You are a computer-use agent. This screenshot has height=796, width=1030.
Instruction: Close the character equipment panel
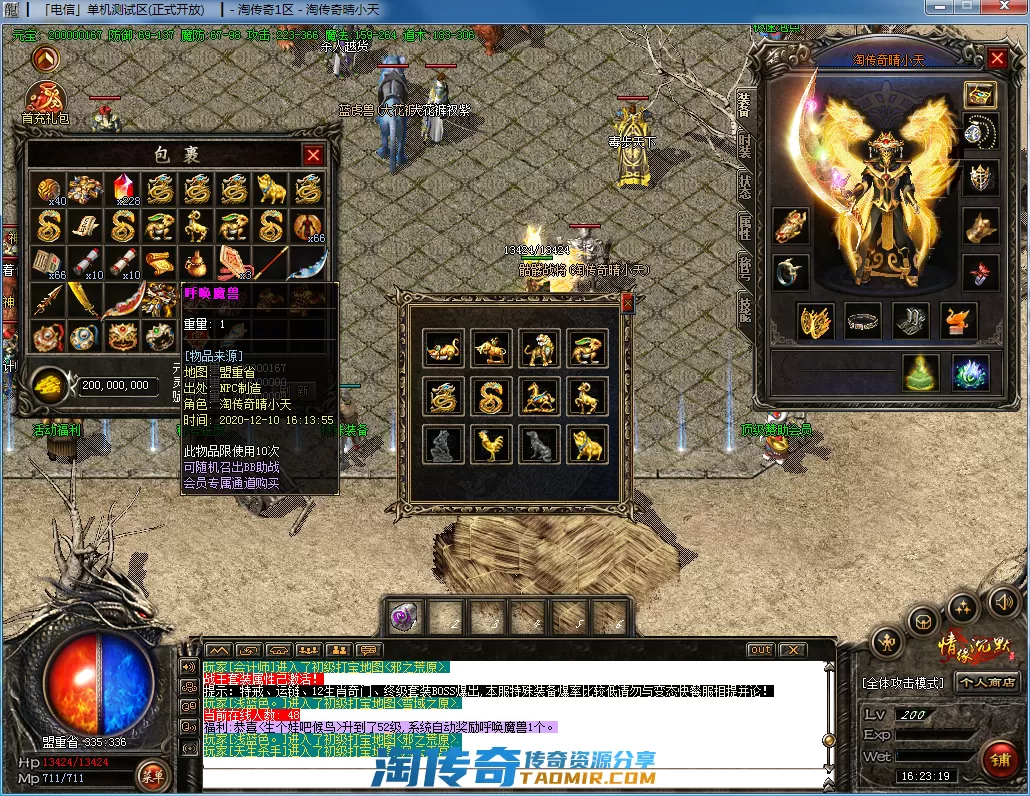coord(997,58)
